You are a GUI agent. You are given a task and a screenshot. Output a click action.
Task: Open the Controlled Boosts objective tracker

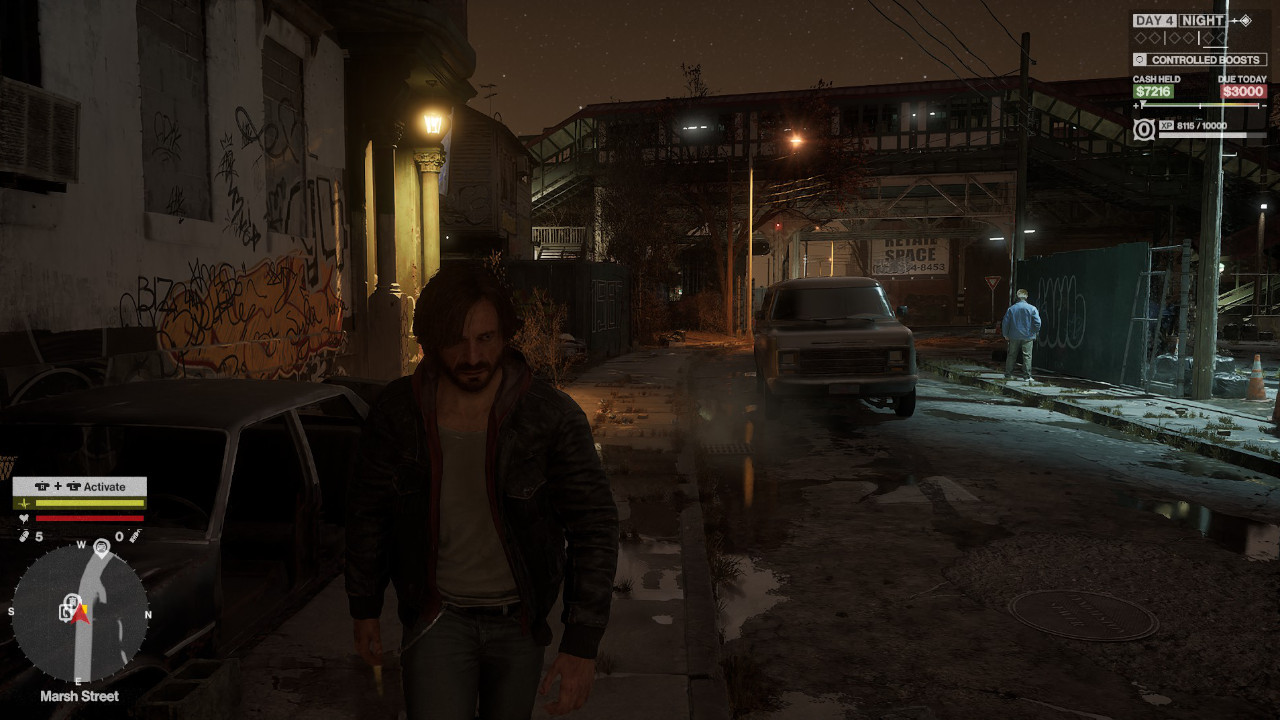tap(1199, 60)
